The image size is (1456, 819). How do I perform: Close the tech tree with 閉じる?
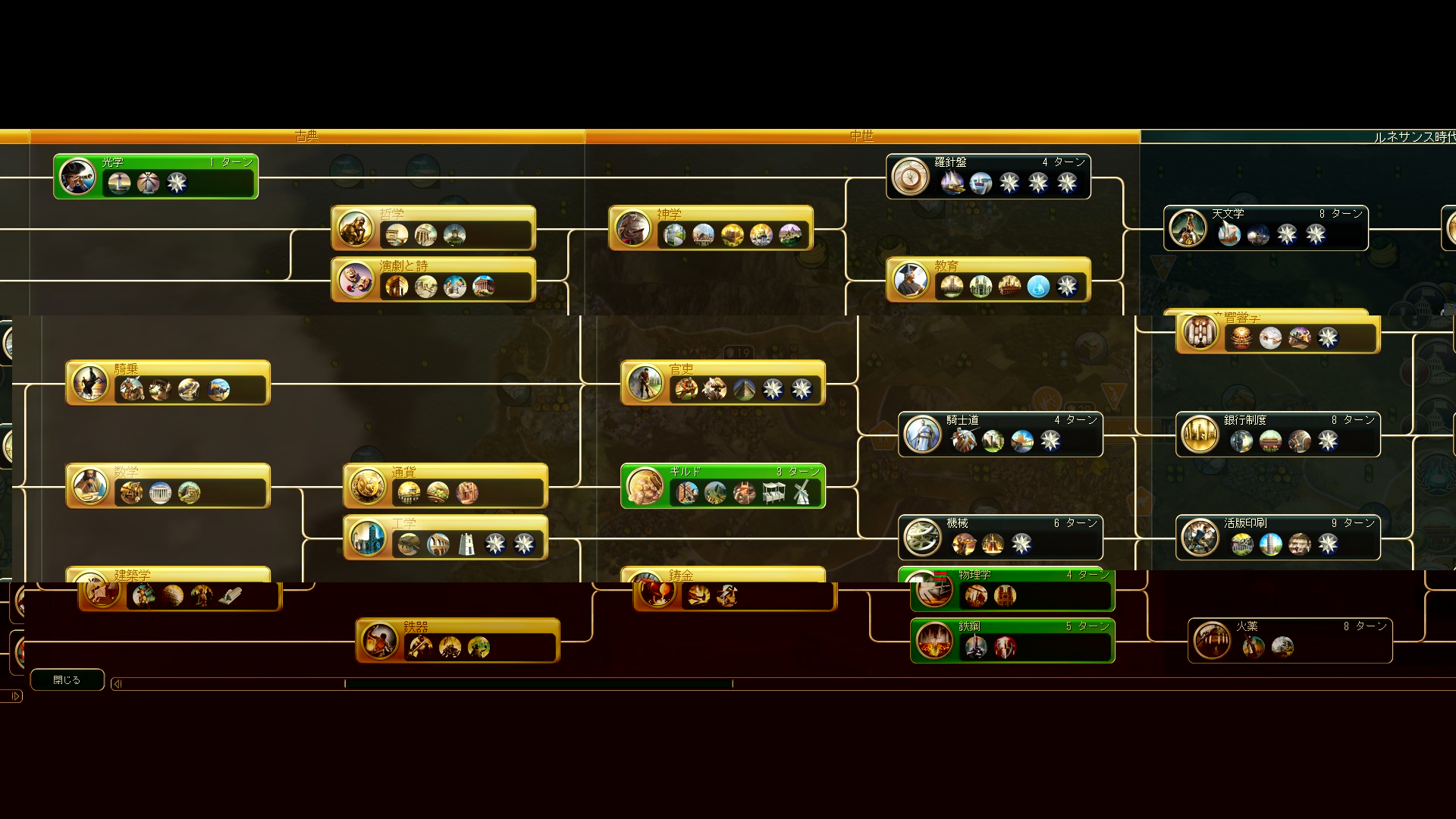(x=67, y=680)
